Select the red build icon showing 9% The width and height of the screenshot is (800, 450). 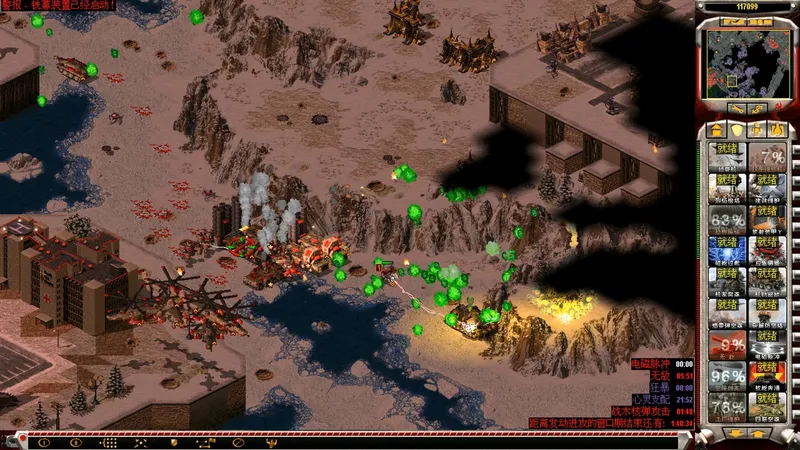pos(726,345)
